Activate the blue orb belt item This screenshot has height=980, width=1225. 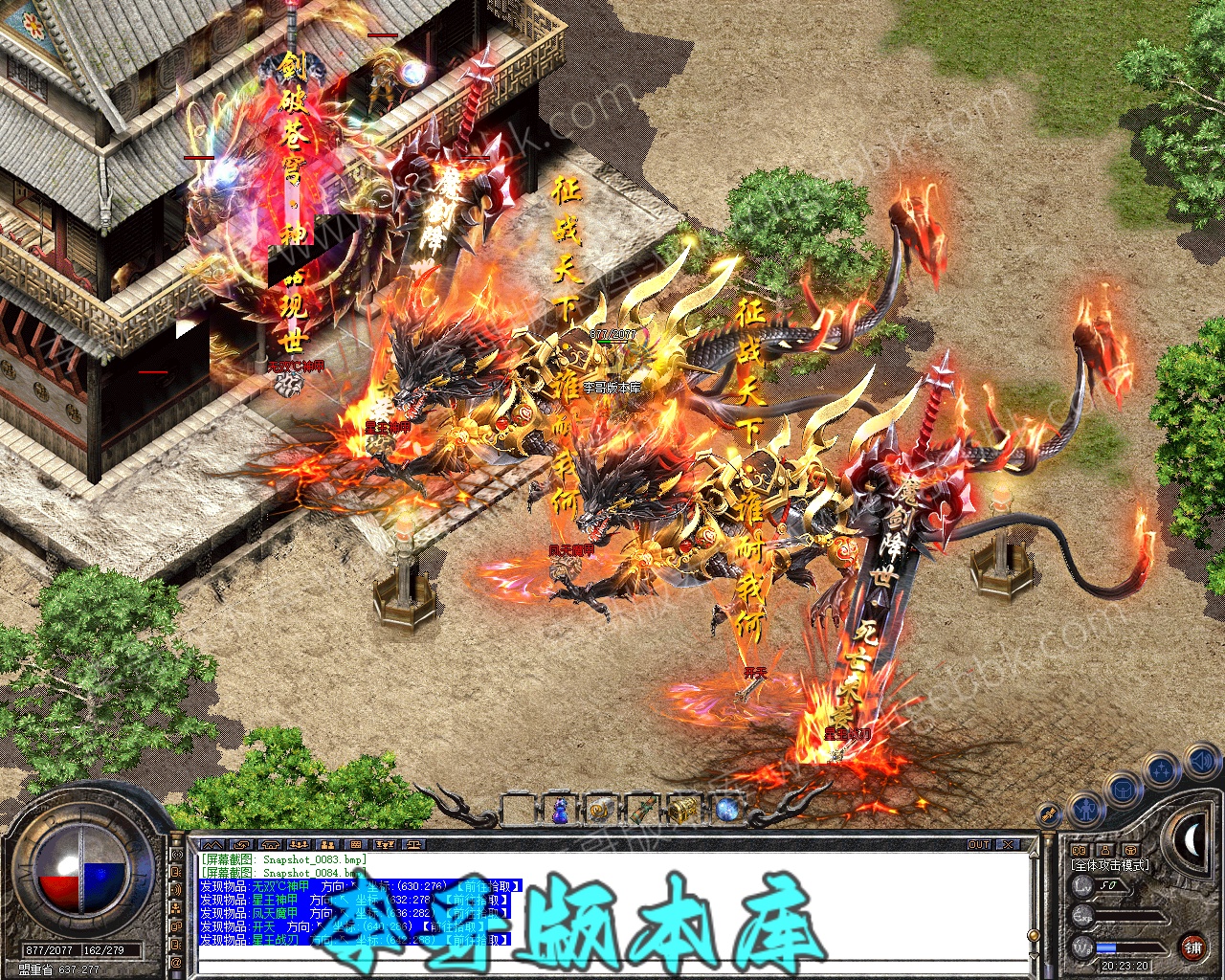click(x=726, y=811)
